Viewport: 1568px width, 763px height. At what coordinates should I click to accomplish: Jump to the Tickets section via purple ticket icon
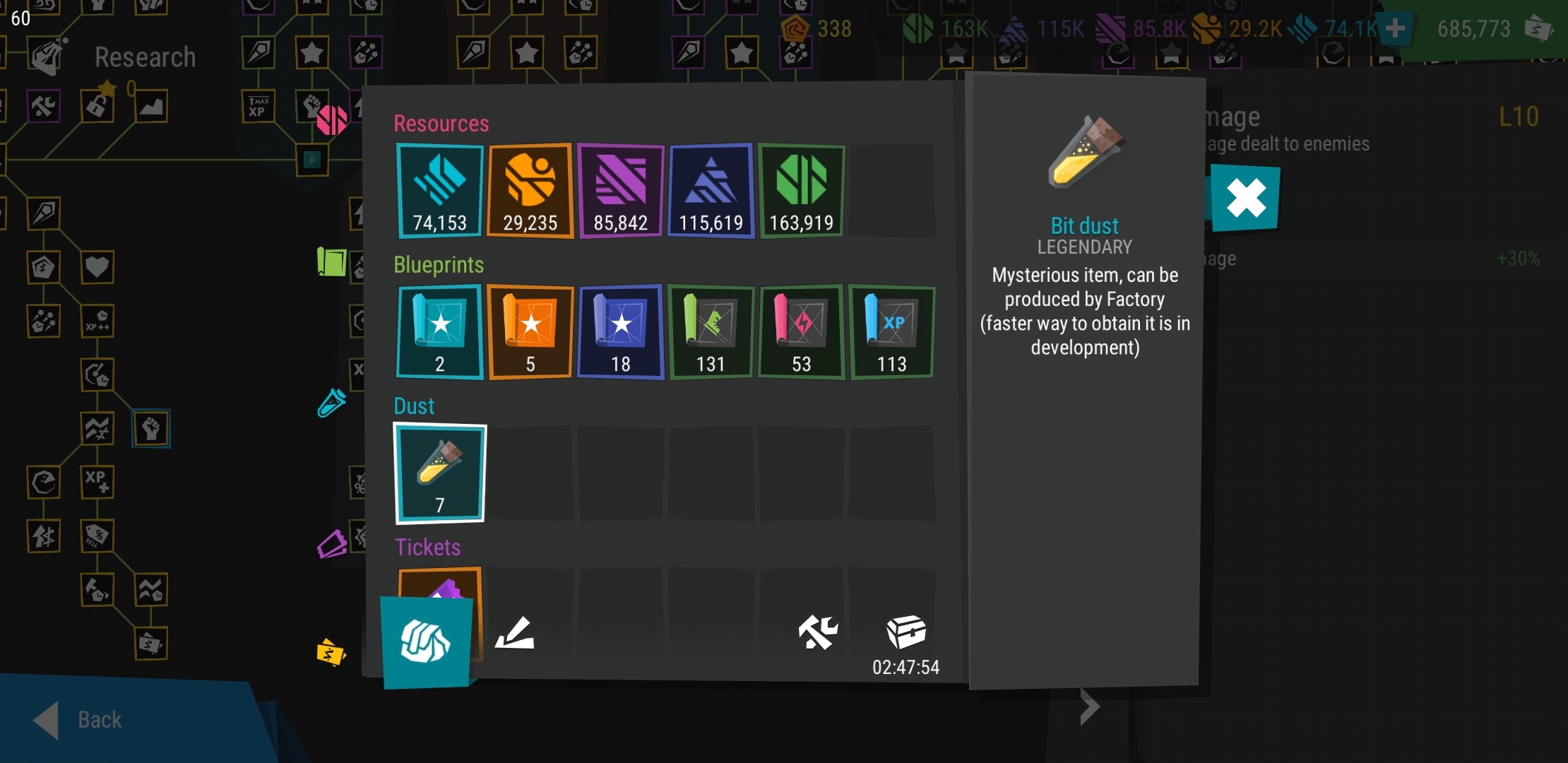click(x=331, y=545)
